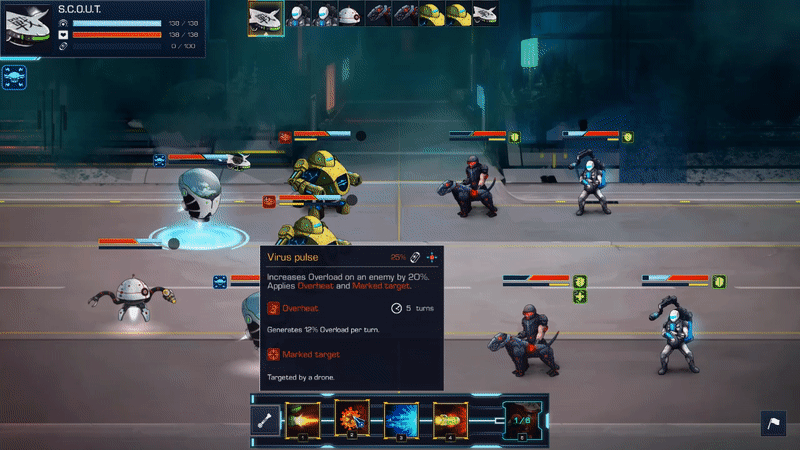
Task: Choose the fiery missile ability in slot 4
Action: [450, 420]
